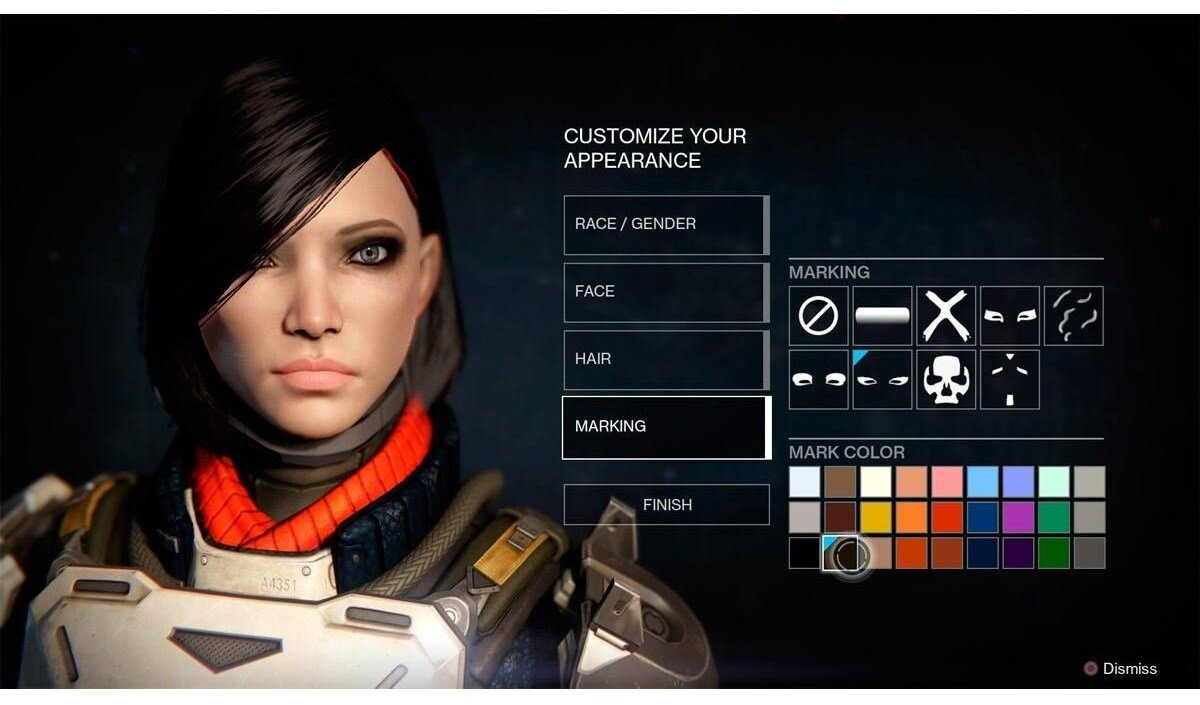
Task: Select the pale cream mark color
Action: pos(876,482)
